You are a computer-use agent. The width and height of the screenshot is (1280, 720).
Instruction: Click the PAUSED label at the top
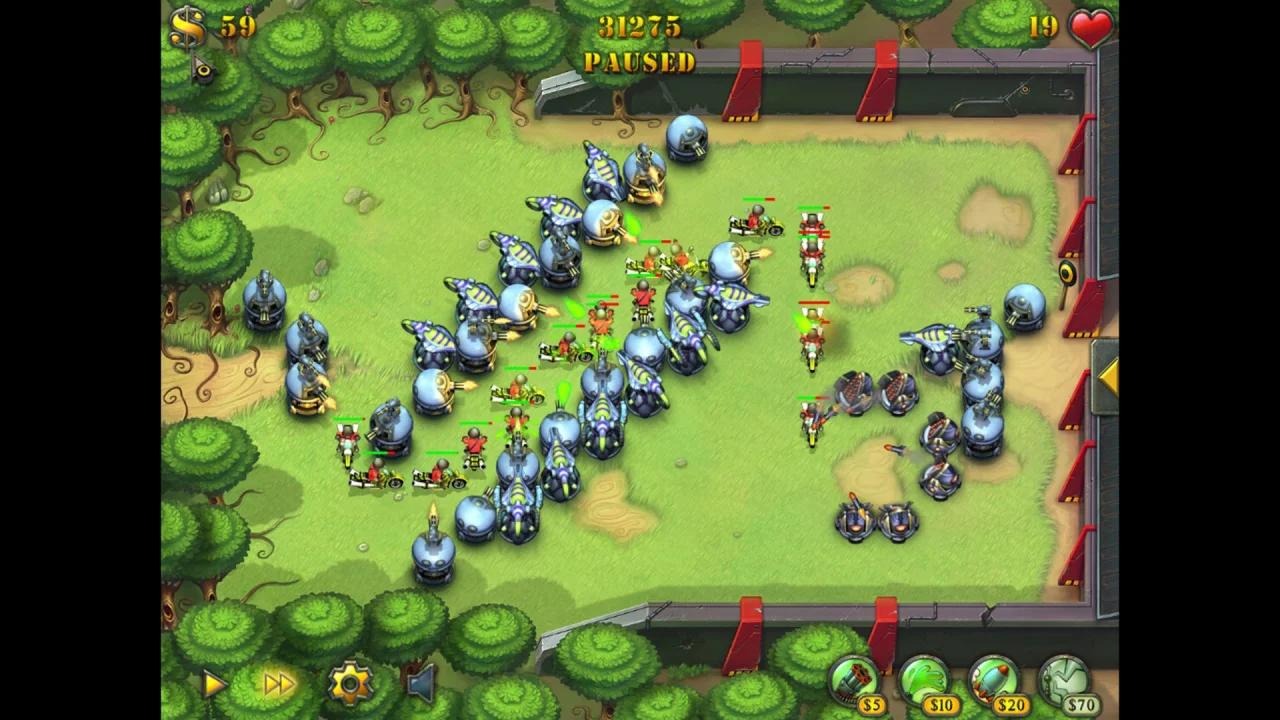point(640,63)
